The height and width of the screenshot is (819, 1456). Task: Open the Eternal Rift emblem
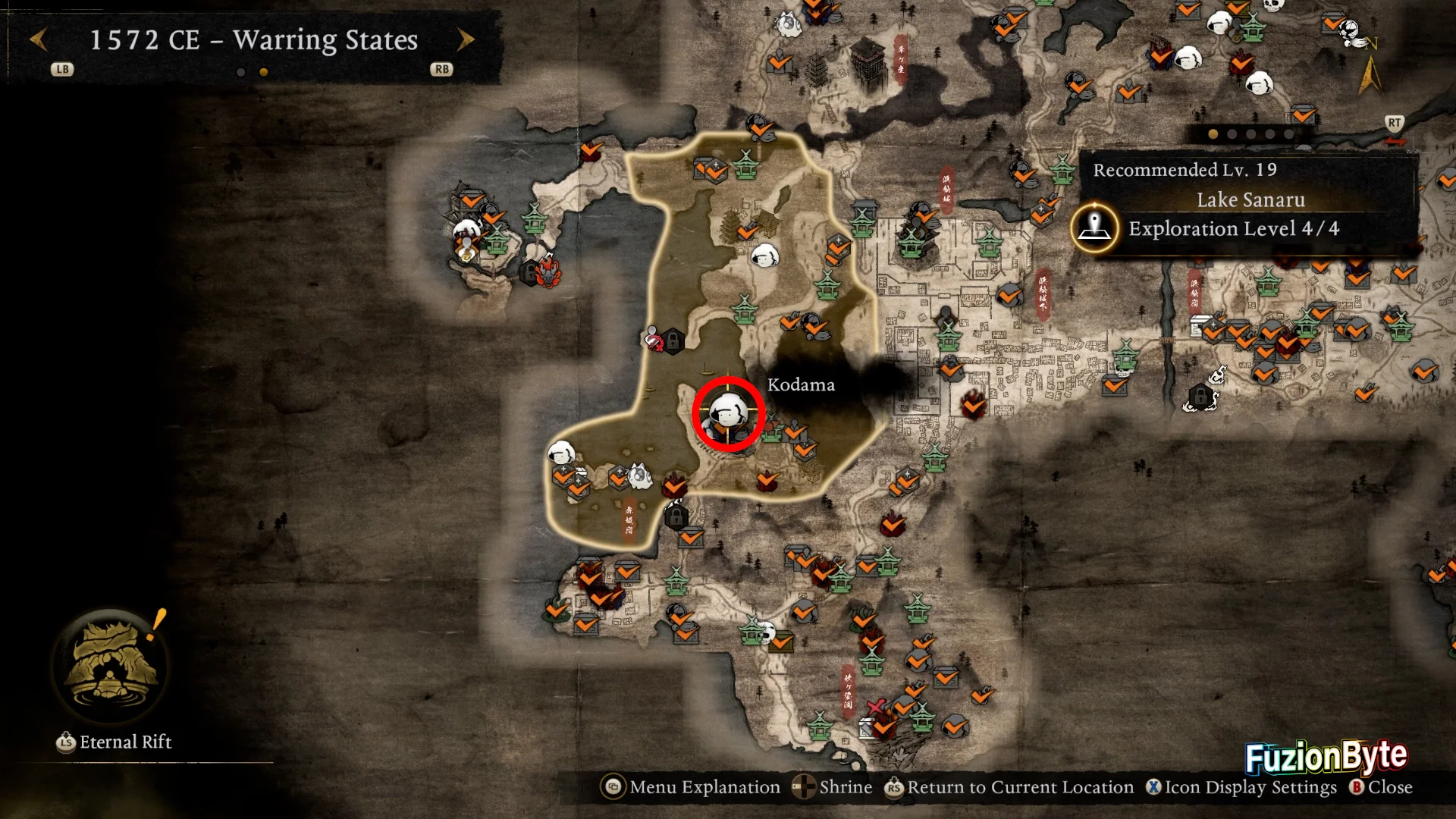[x=111, y=665]
